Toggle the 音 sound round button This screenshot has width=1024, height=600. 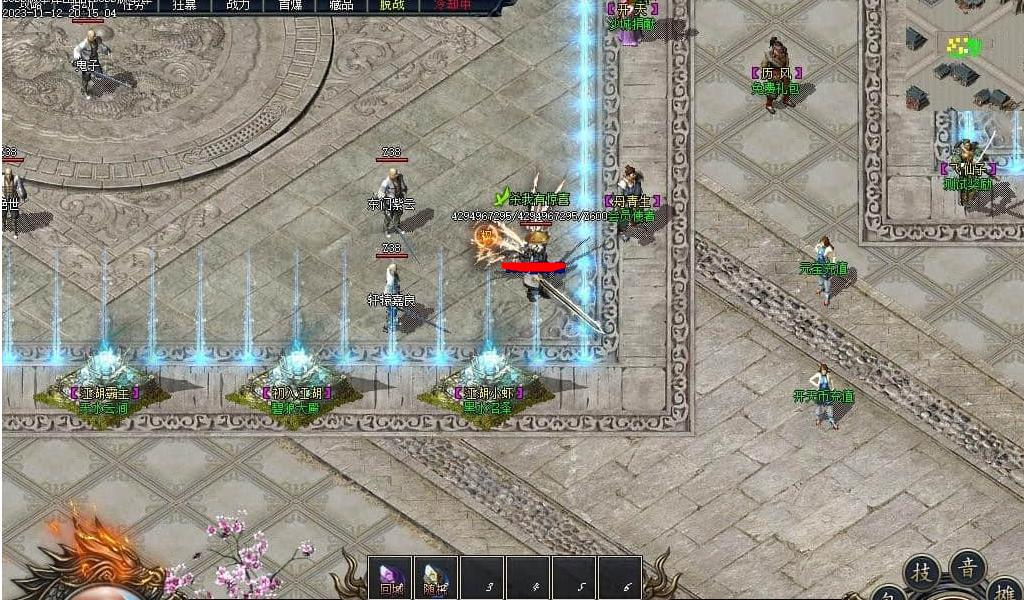pyautogui.click(x=967, y=567)
